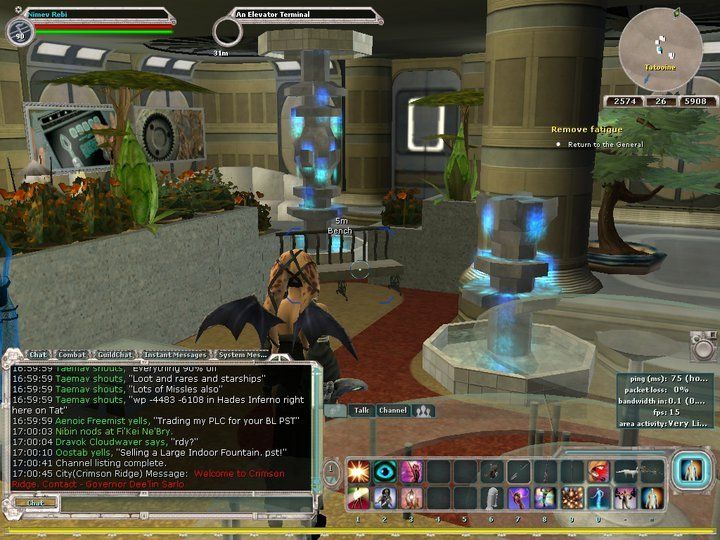
Task: Show the System Messages tab
Action: (x=242, y=355)
